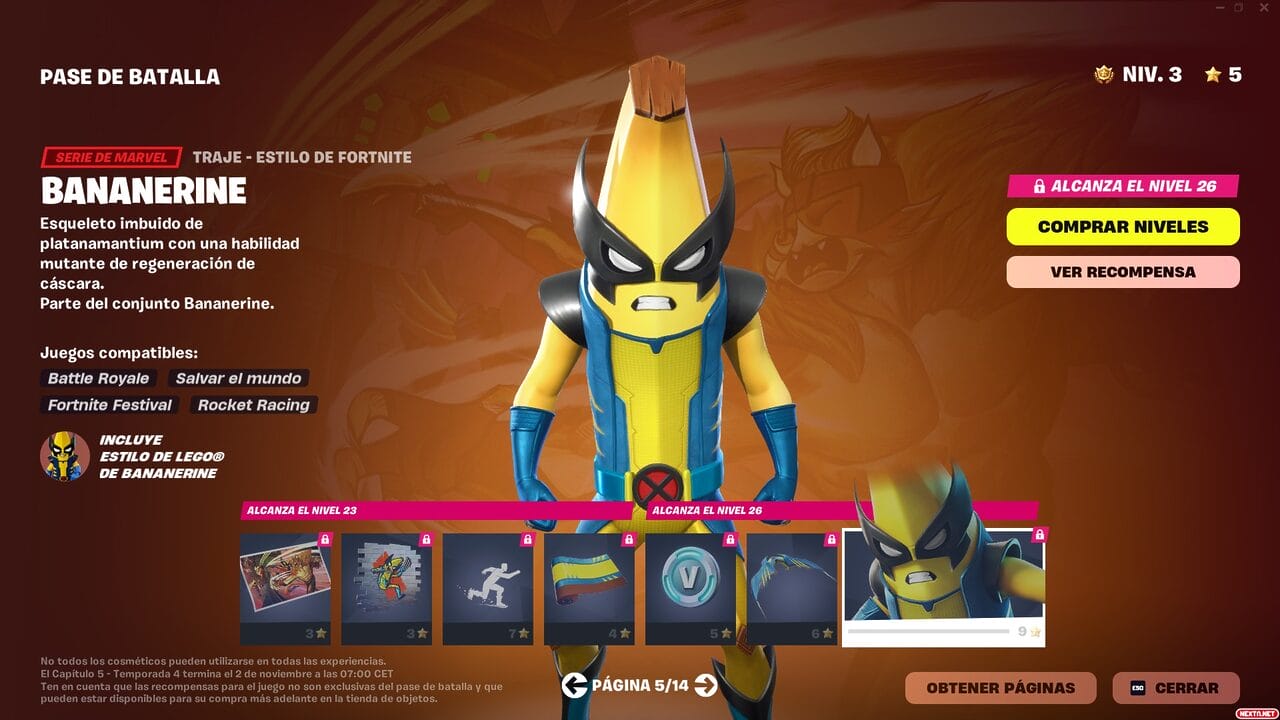Click the left arrow to go to previous page

tap(573, 687)
